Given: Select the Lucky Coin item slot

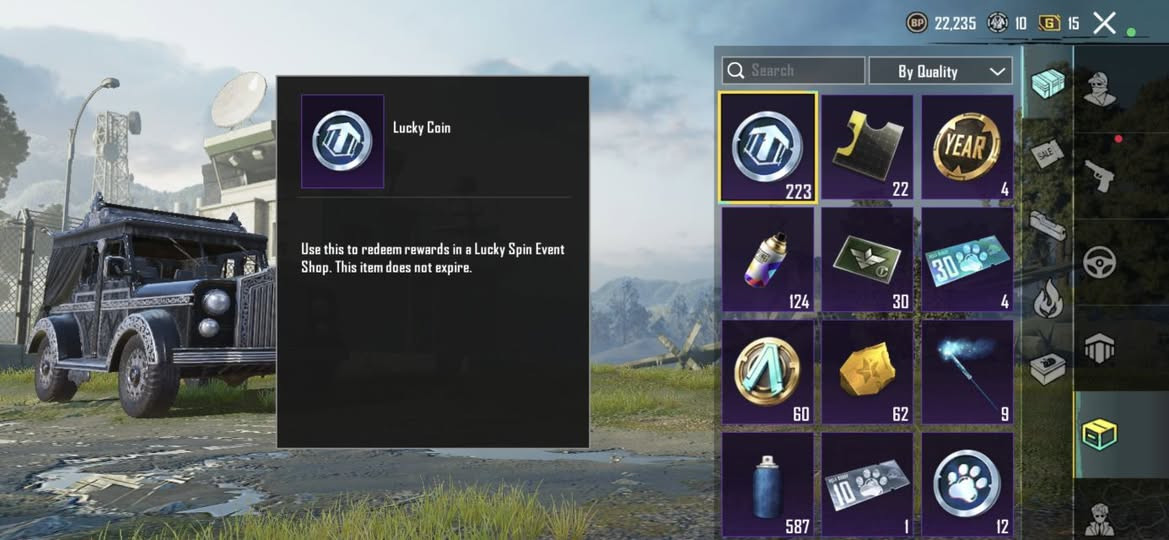Looking at the screenshot, I should pyautogui.click(x=768, y=147).
